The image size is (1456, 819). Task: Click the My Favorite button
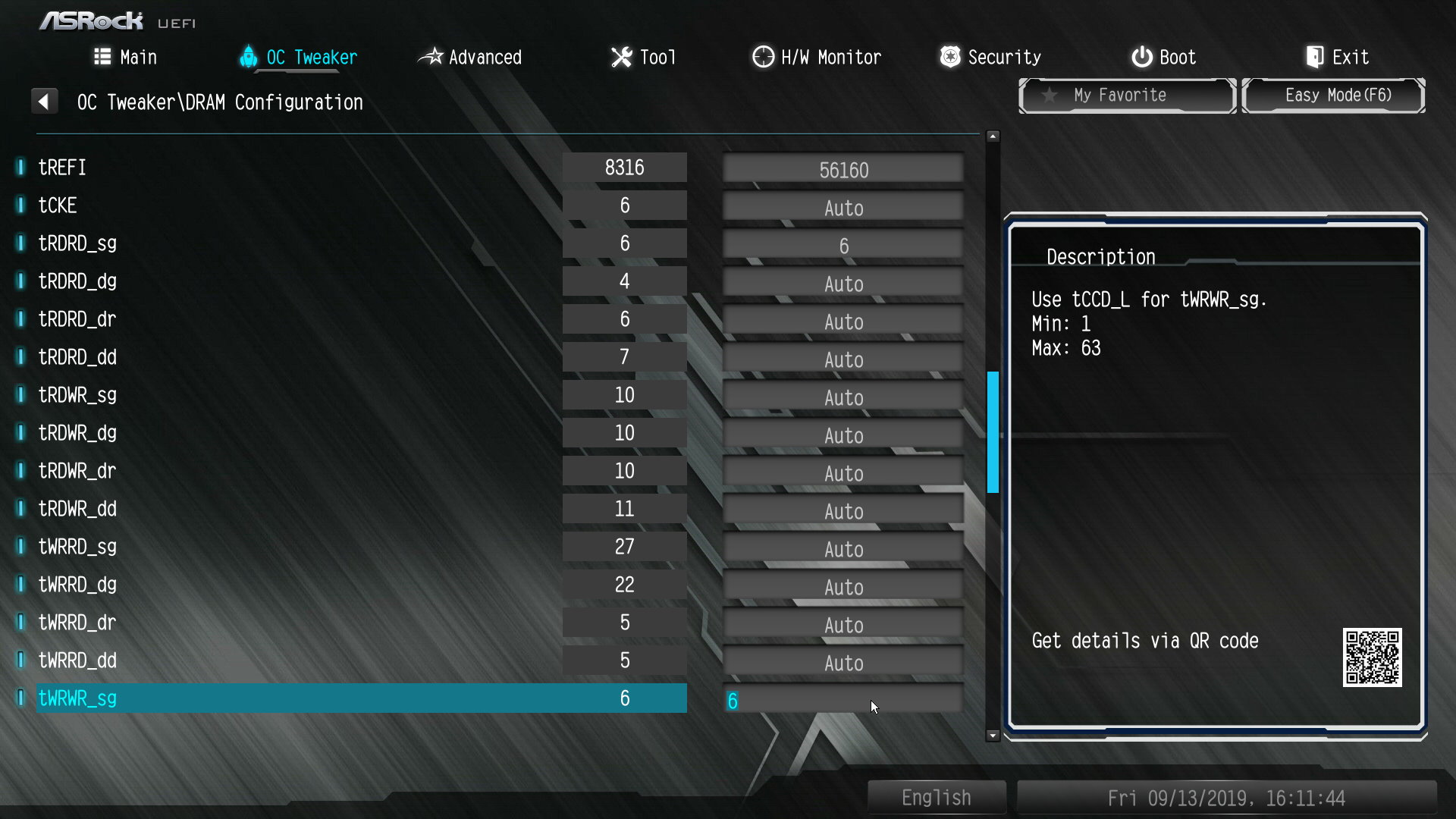[x=1127, y=96]
